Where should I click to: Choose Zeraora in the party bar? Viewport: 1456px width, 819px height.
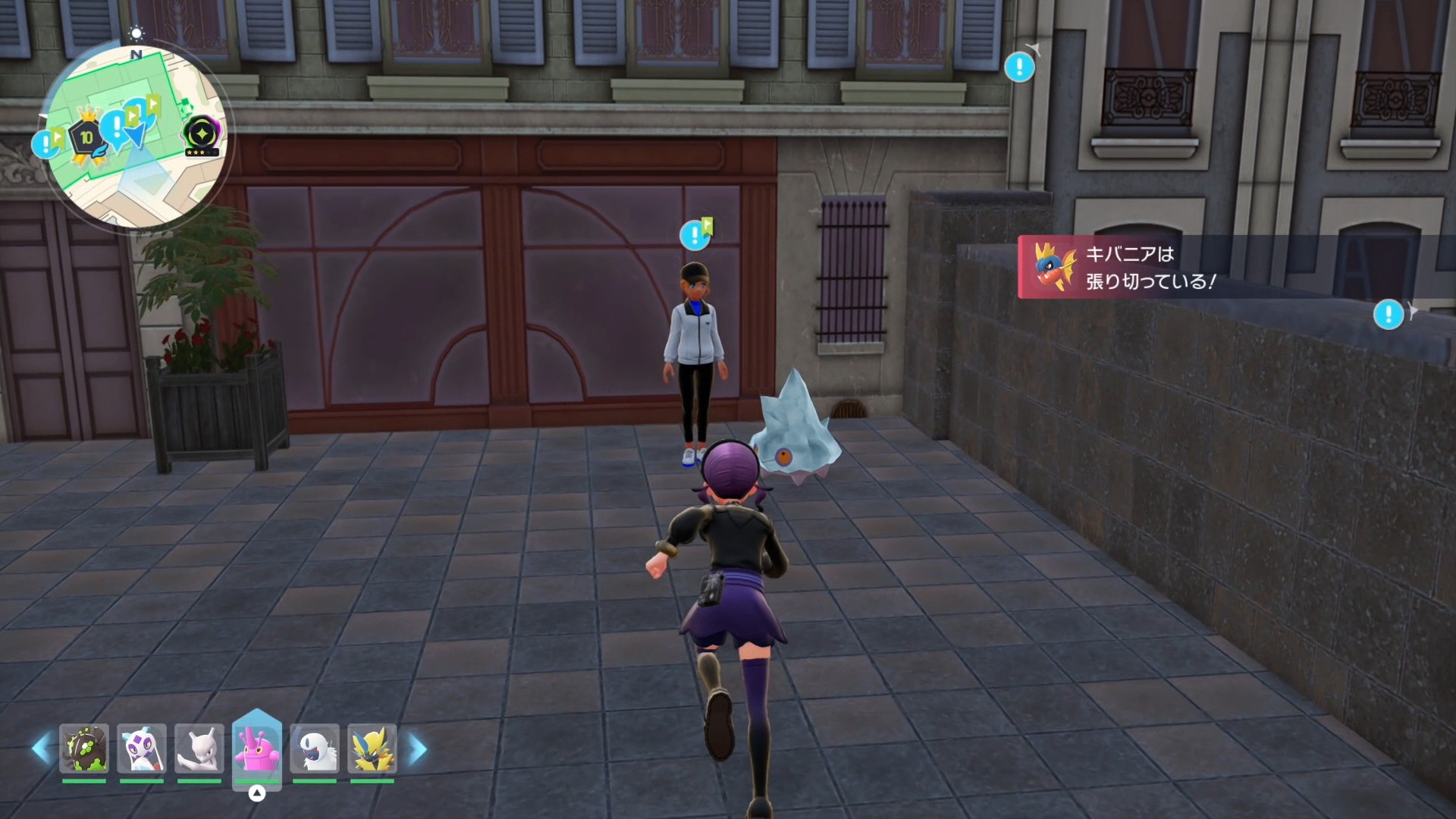pyautogui.click(x=372, y=748)
